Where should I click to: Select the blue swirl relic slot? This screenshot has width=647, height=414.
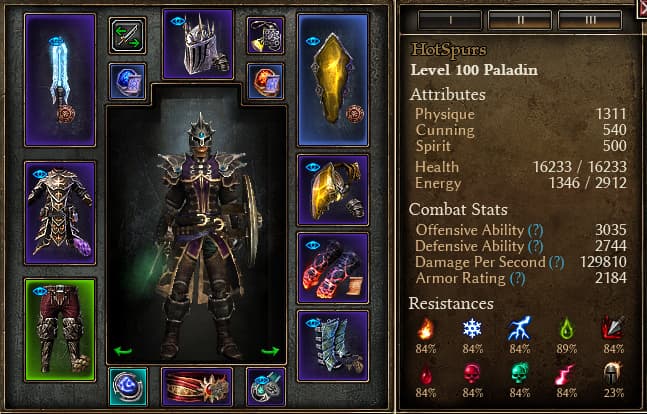click(127, 387)
